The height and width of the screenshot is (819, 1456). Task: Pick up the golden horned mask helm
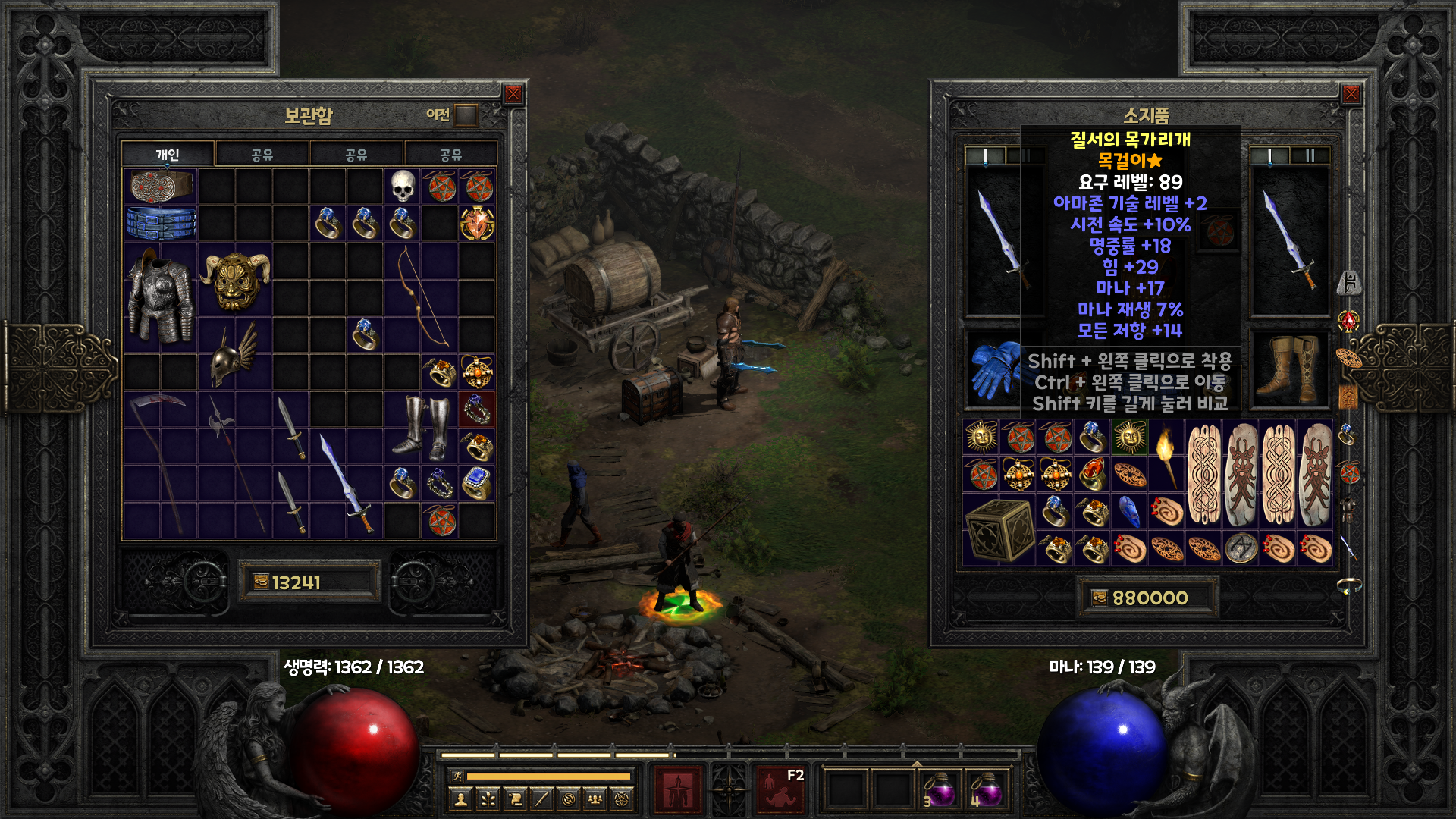tap(235, 279)
